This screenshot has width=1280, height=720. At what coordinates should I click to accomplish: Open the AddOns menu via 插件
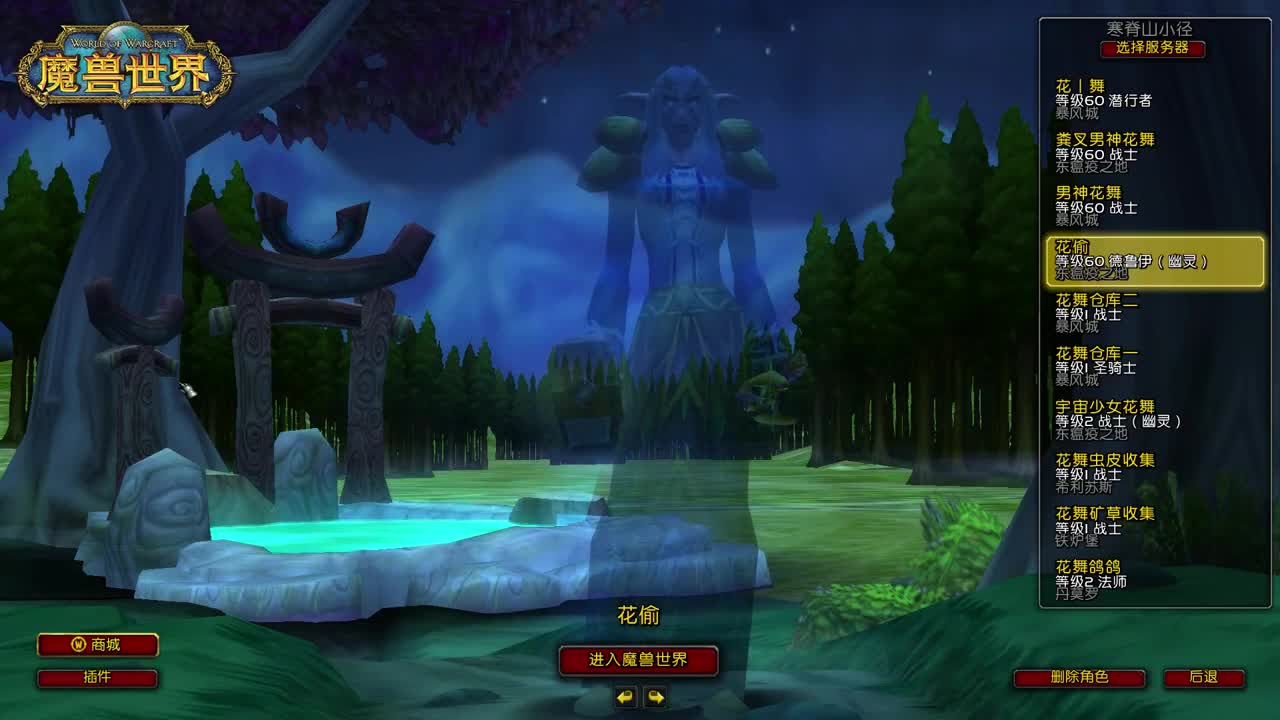[96, 678]
